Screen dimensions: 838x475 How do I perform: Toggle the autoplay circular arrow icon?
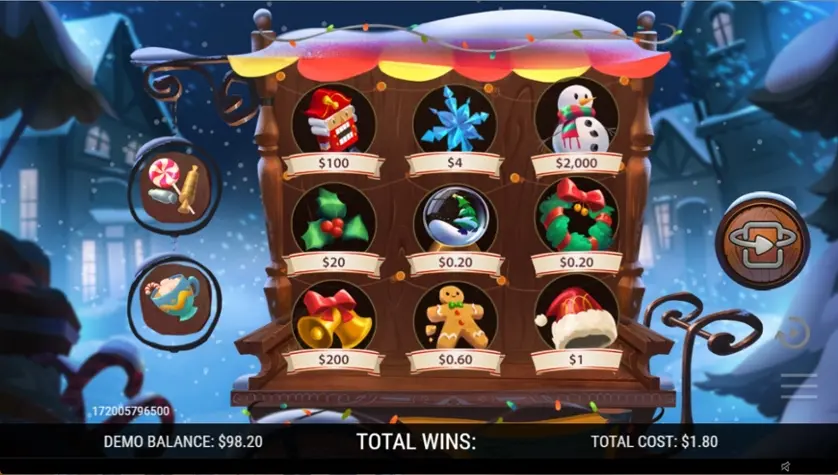(x=792, y=331)
